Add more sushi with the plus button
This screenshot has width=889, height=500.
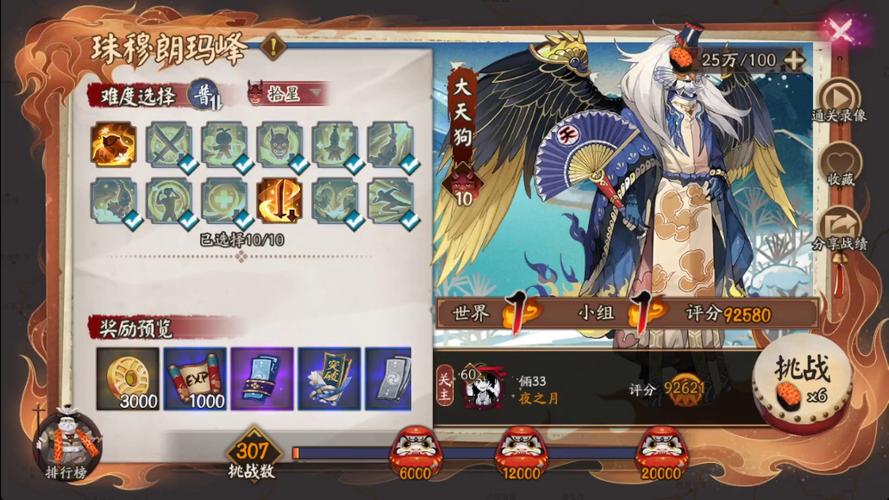pos(794,59)
